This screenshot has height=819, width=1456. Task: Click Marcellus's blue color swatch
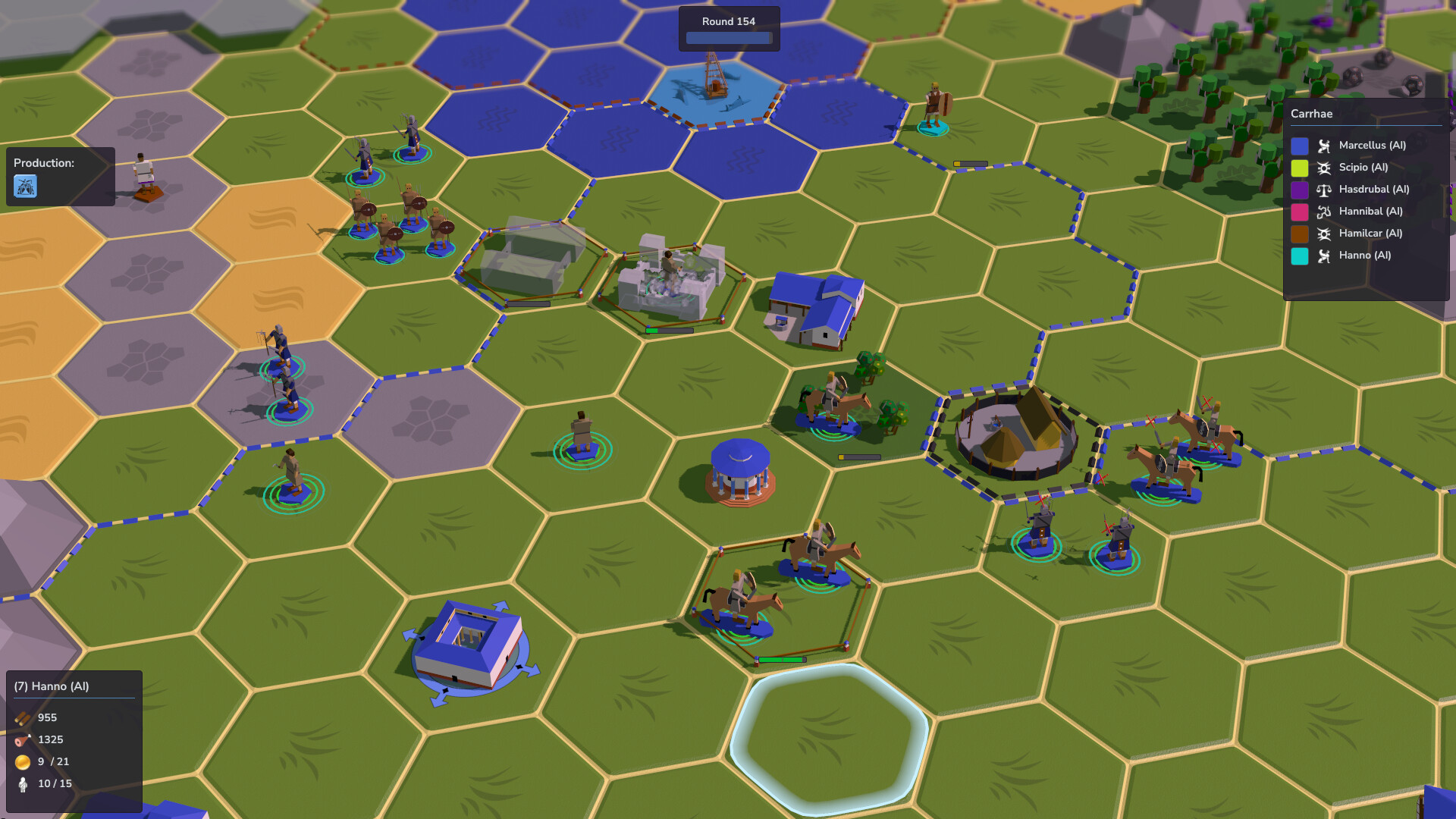coord(1300,146)
